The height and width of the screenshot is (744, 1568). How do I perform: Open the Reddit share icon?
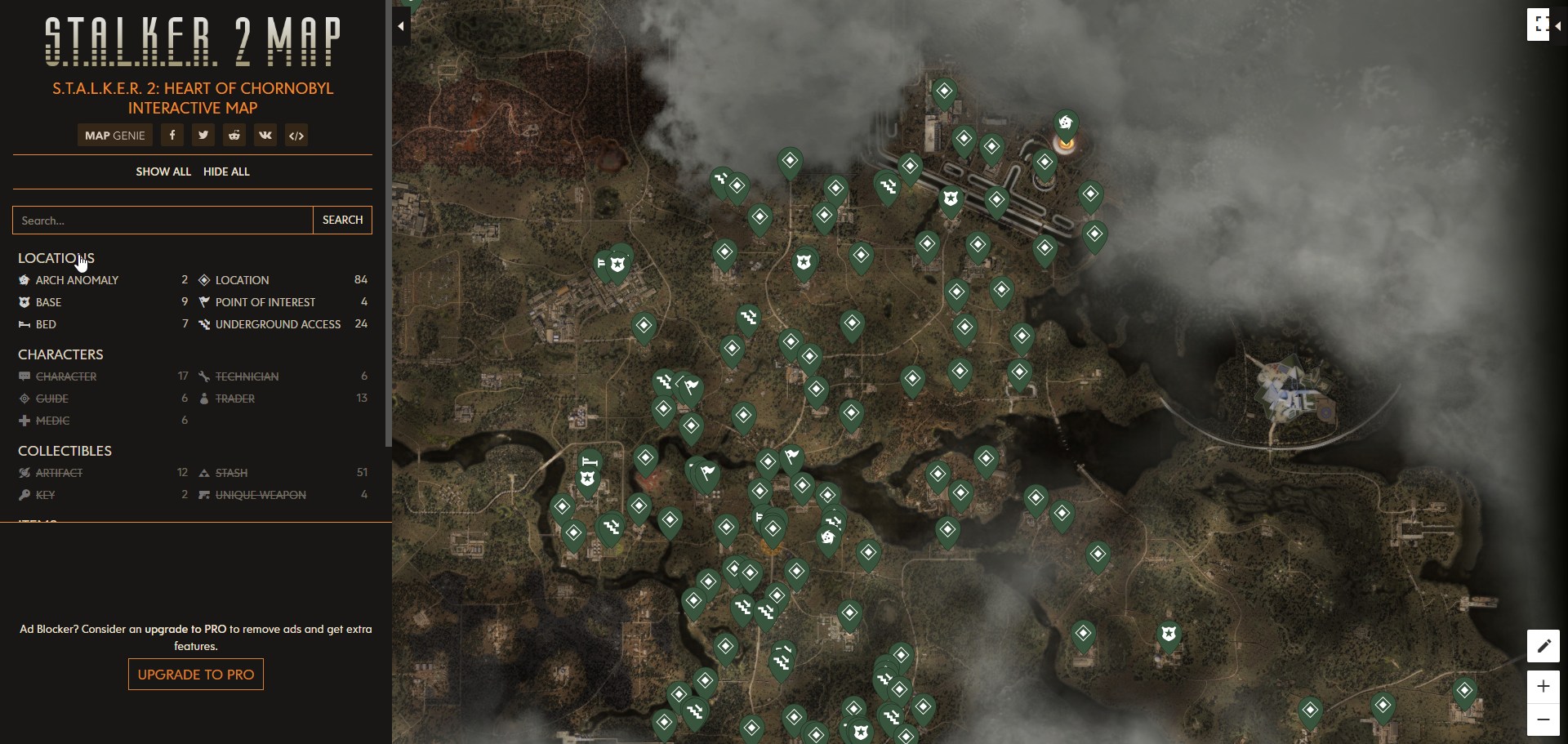[x=234, y=135]
